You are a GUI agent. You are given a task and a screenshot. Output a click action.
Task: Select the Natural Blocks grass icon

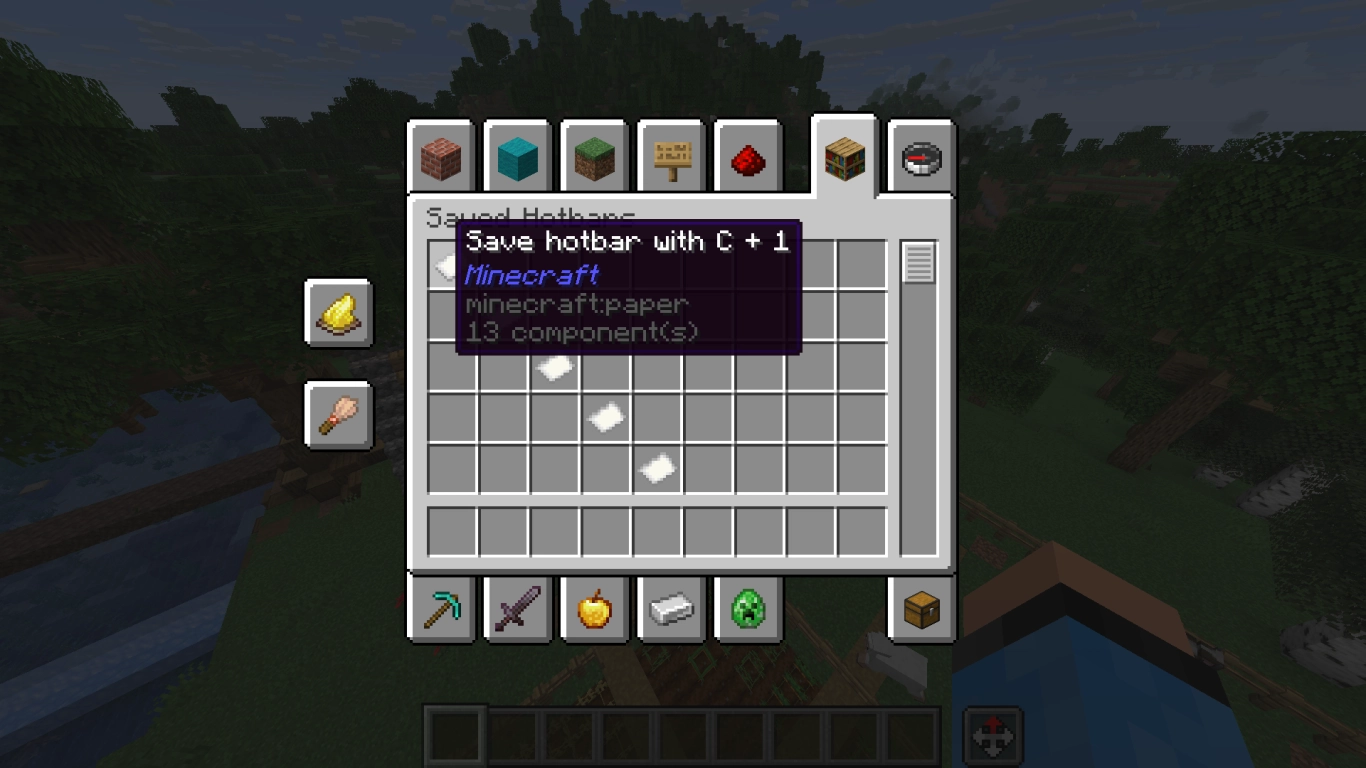pos(594,157)
